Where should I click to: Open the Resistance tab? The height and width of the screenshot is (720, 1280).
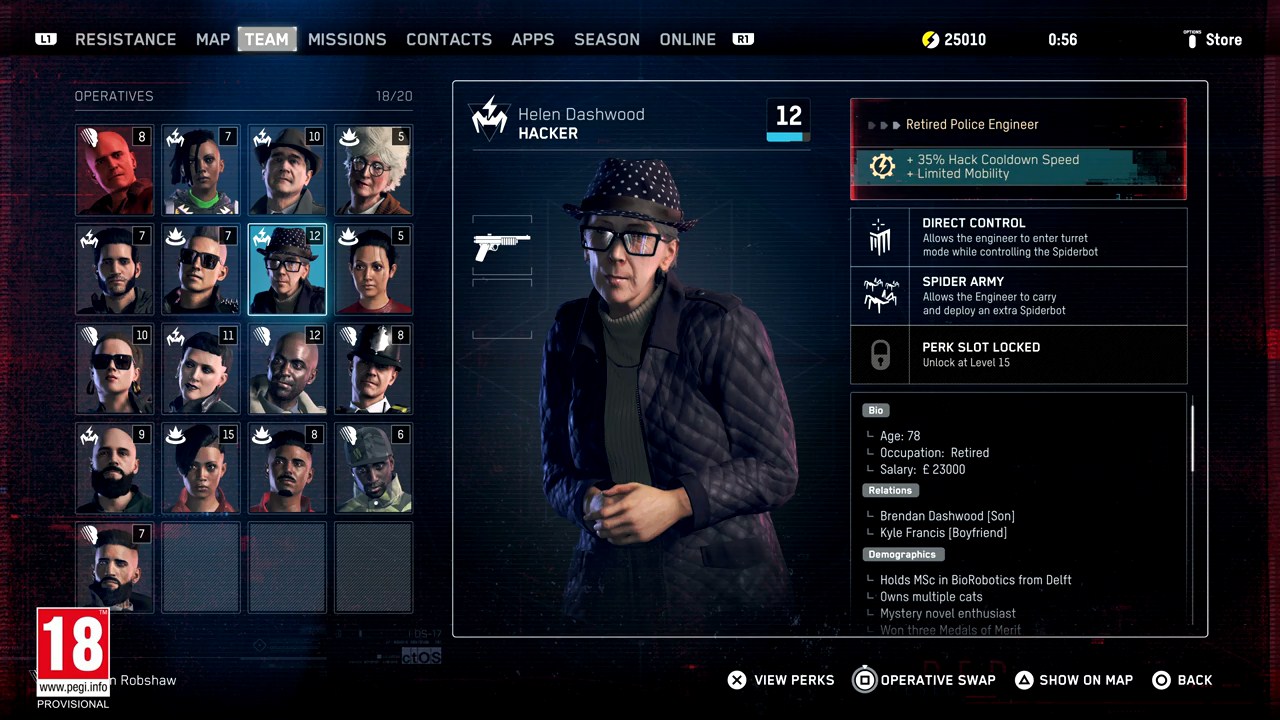point(125,40)
